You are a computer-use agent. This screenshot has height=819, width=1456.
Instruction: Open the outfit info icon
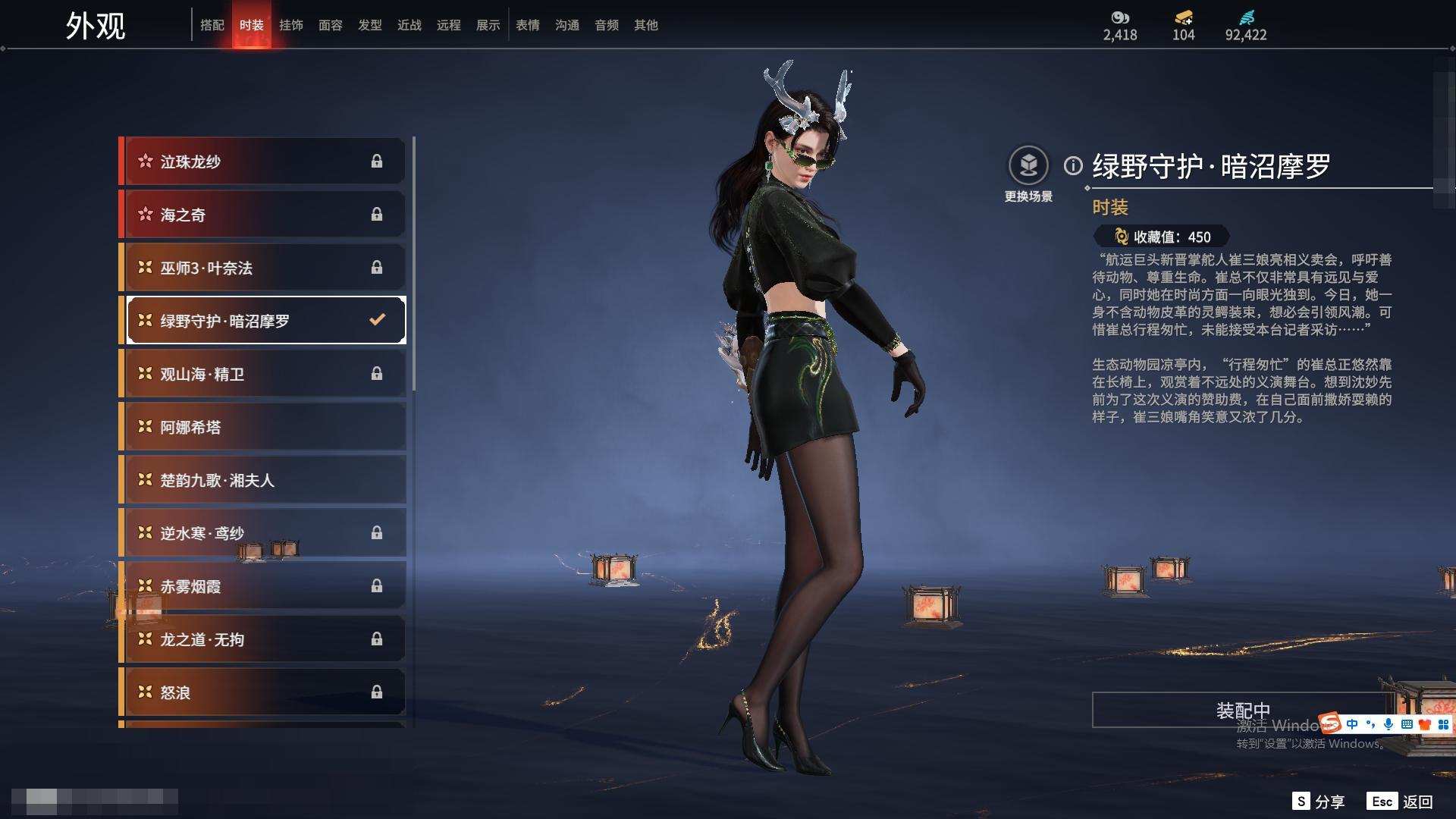(1073, 165)
